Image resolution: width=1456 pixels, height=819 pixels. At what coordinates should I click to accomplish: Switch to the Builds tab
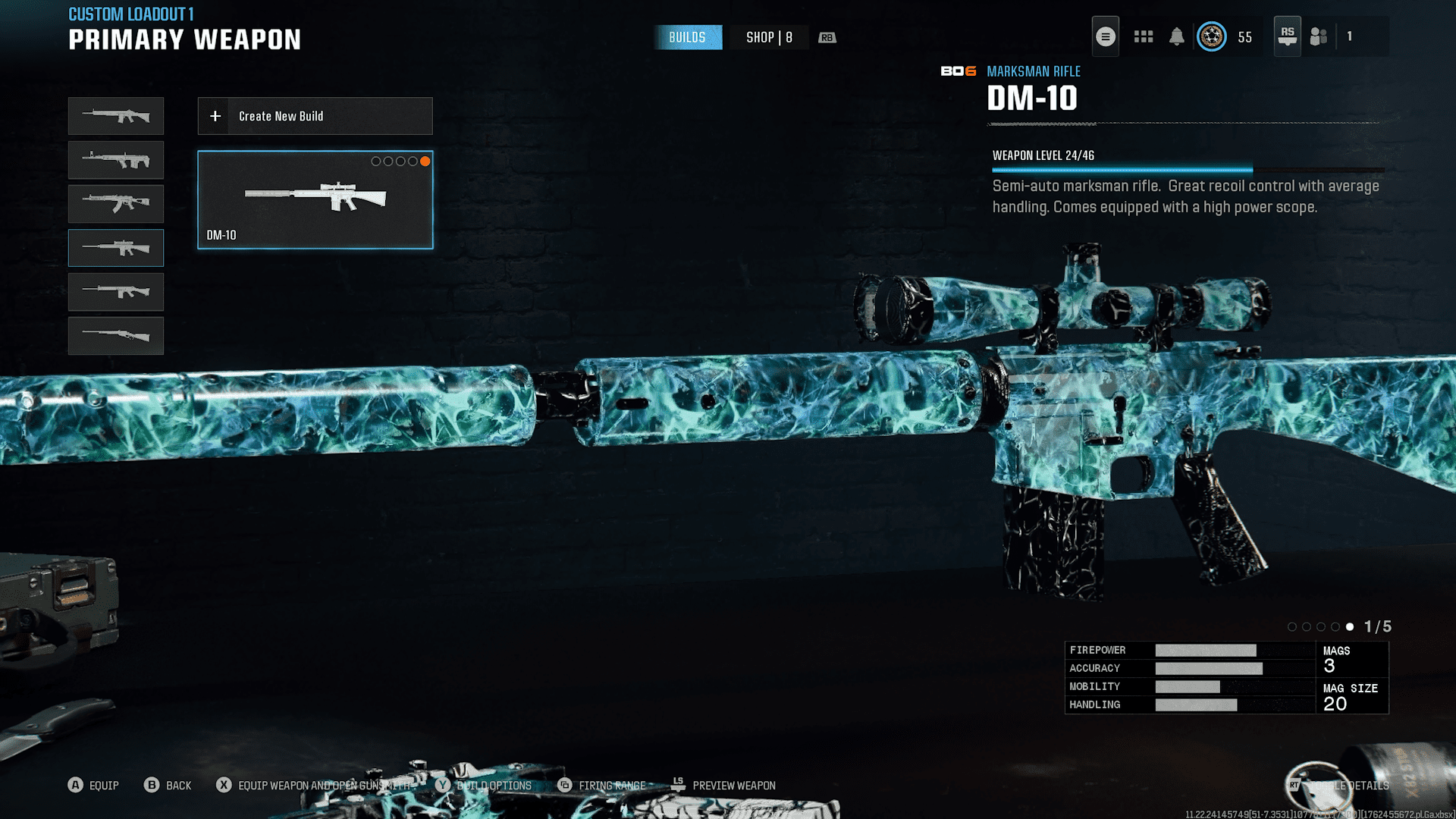[687, 37]
